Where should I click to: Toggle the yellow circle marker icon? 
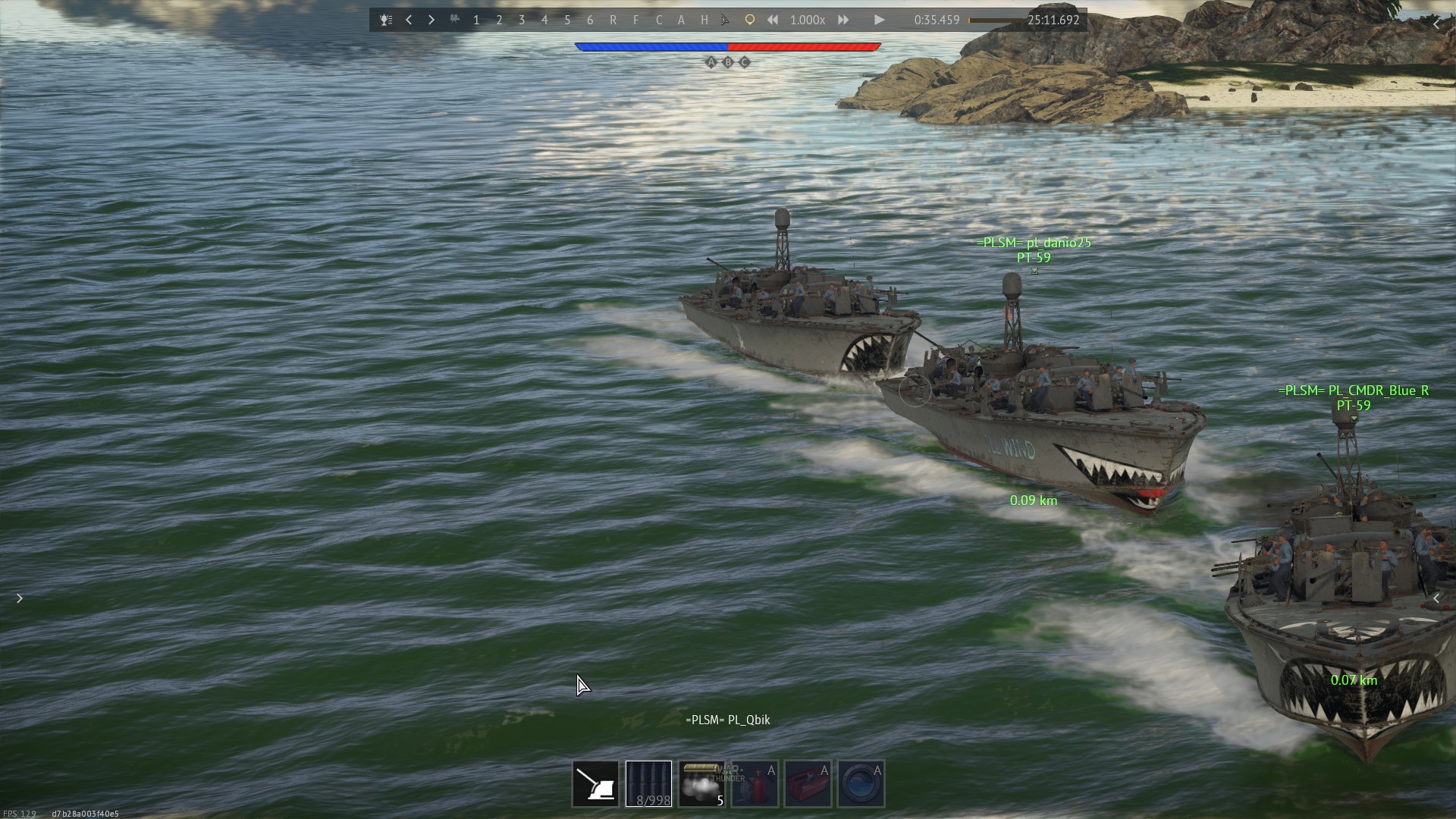click(749, 20)
